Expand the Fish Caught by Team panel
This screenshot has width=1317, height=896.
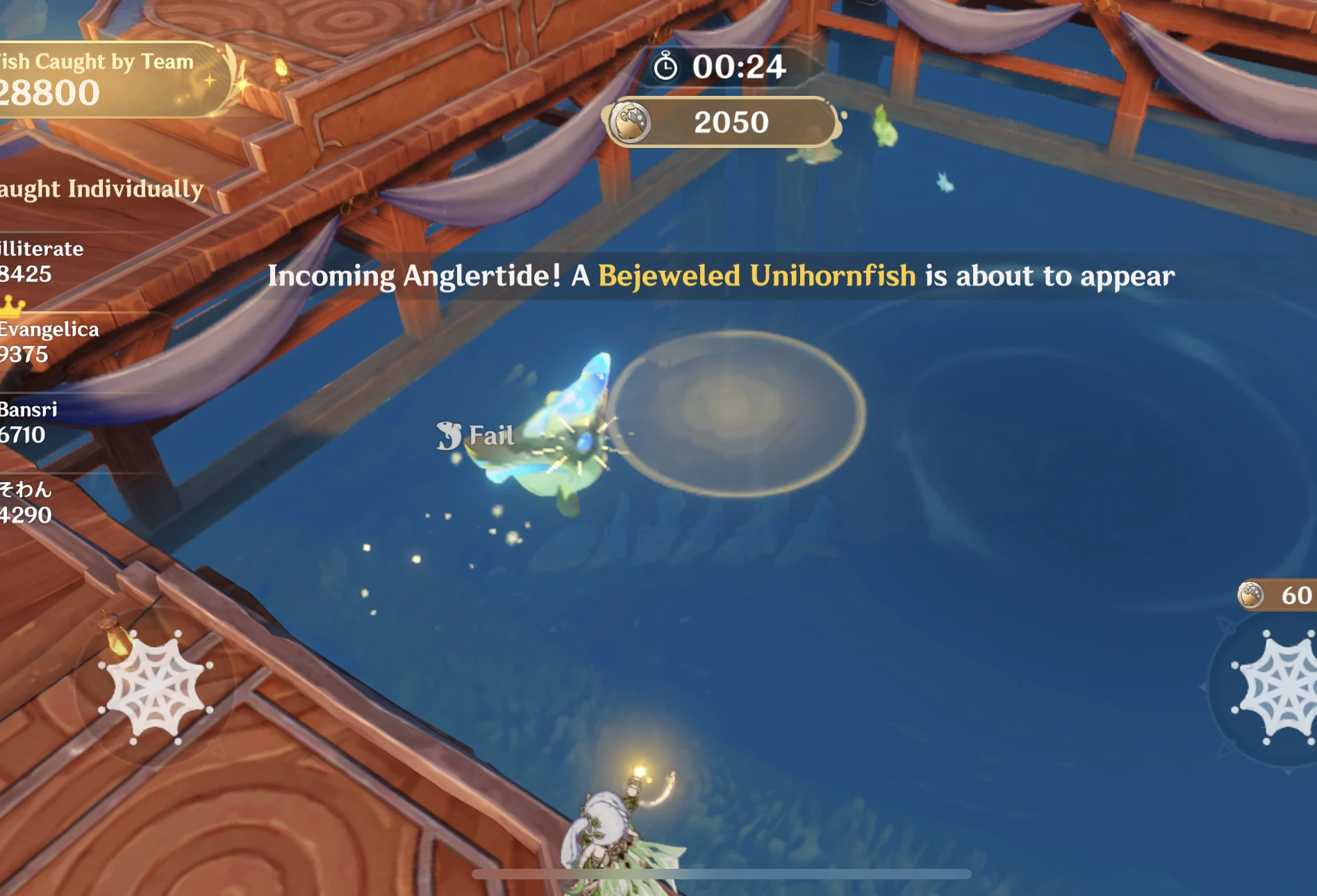(97, 76)
